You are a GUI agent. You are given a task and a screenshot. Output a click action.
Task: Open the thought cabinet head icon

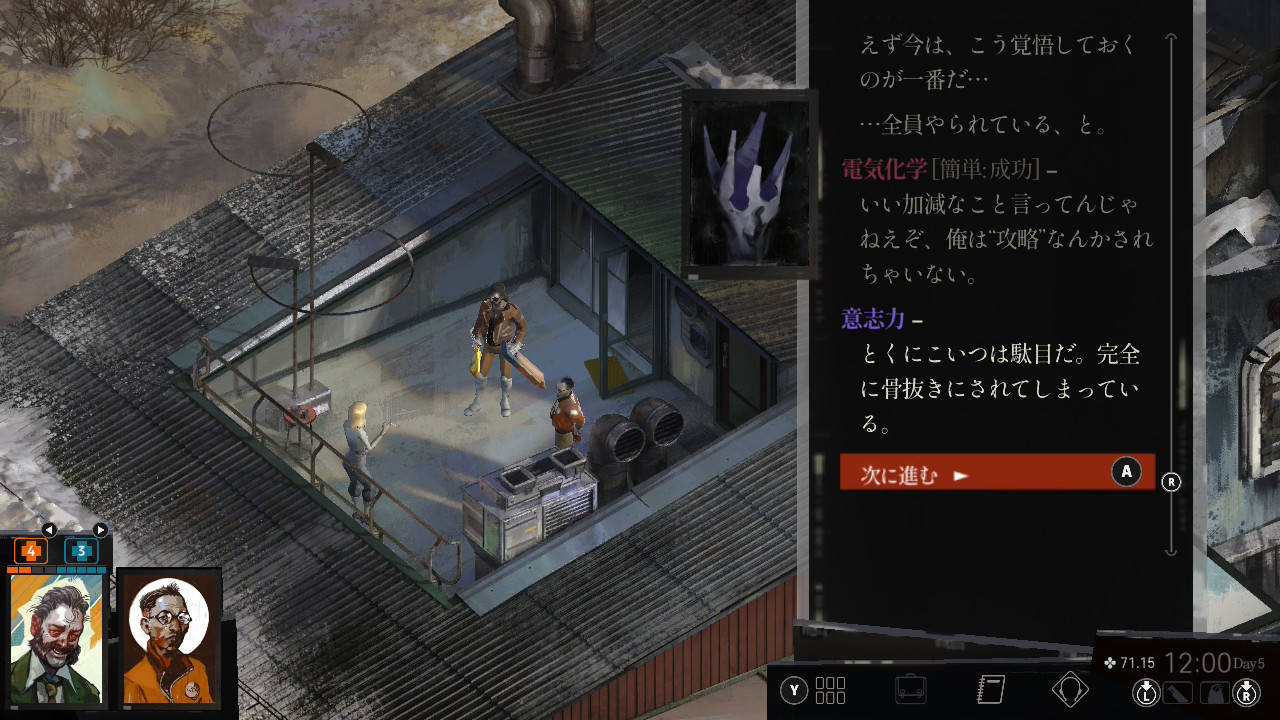pos(1071,690)
